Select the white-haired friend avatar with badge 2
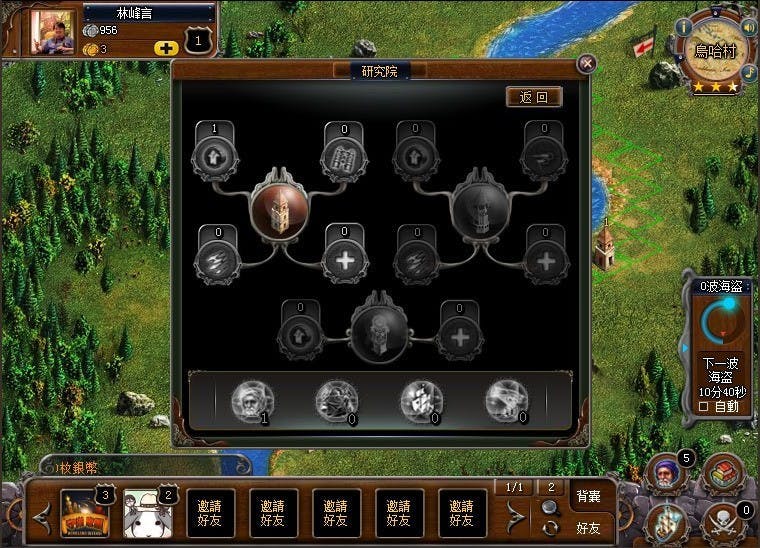The height and width of the screenshot is (548, 760). point(142,512)
